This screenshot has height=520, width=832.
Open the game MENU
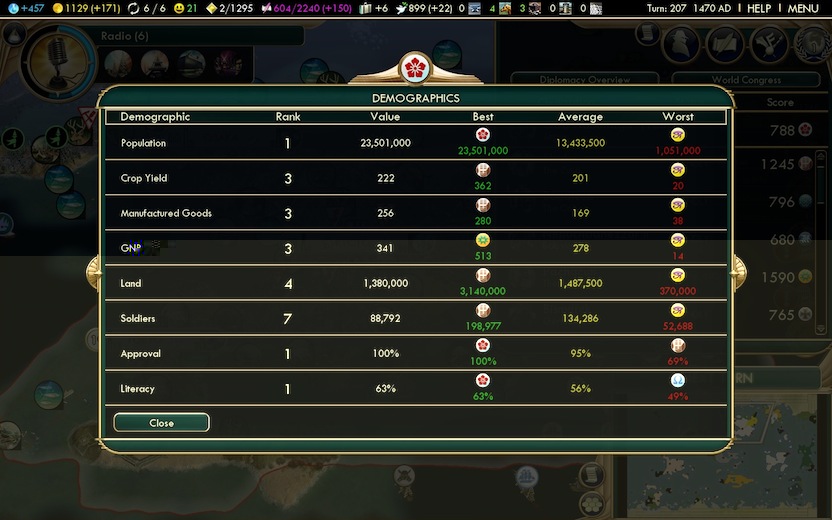pos(803,9)
